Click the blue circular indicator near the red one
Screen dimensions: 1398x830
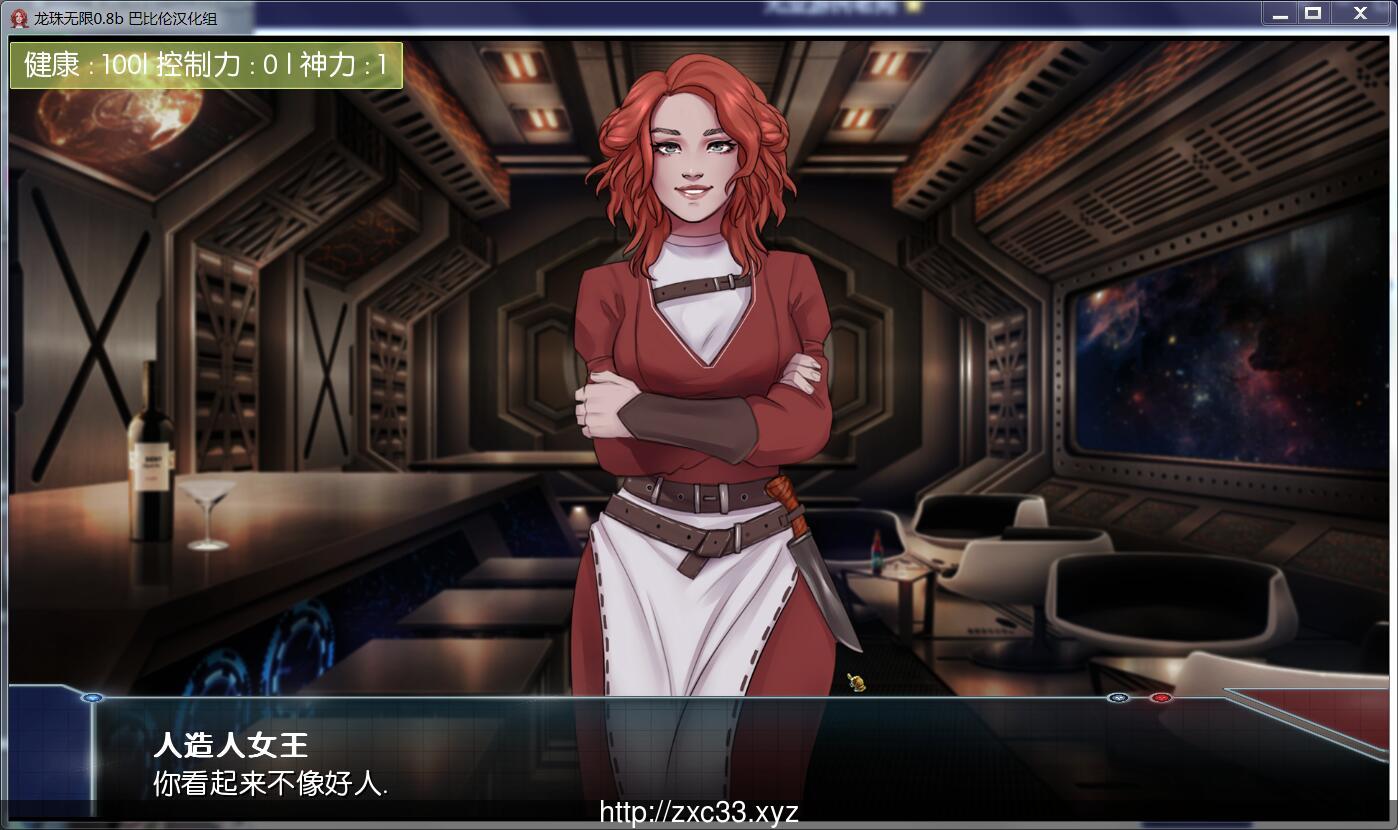1117,698
